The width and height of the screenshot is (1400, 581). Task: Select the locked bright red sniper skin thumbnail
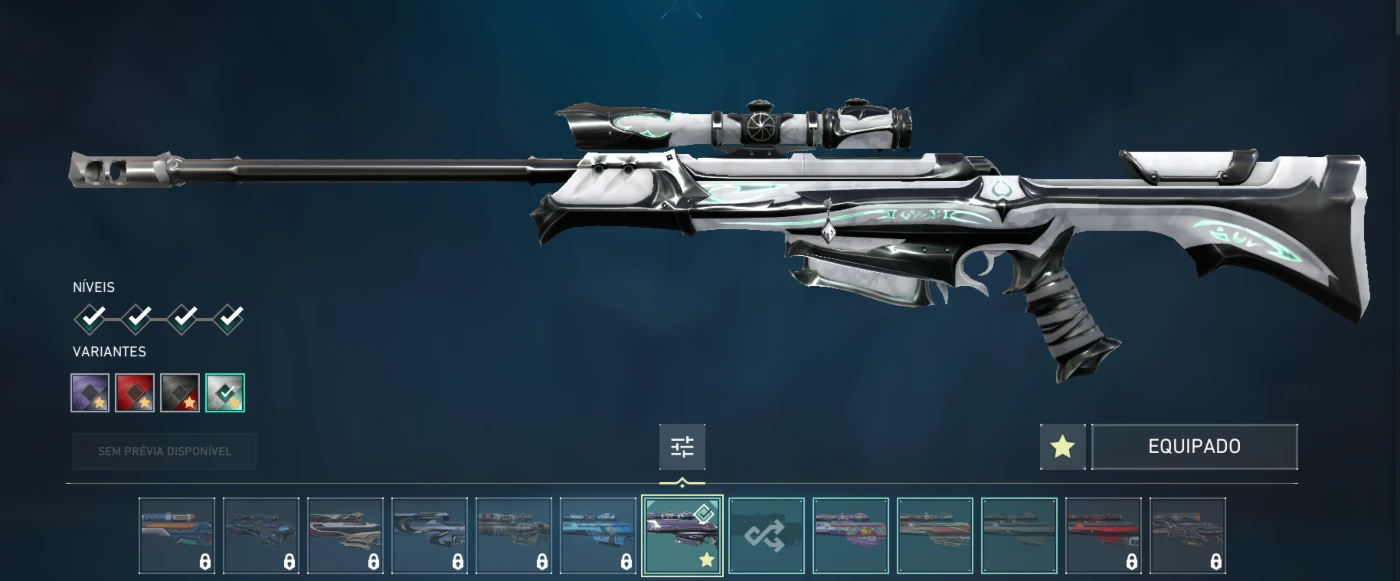(x=1103, y=536)
